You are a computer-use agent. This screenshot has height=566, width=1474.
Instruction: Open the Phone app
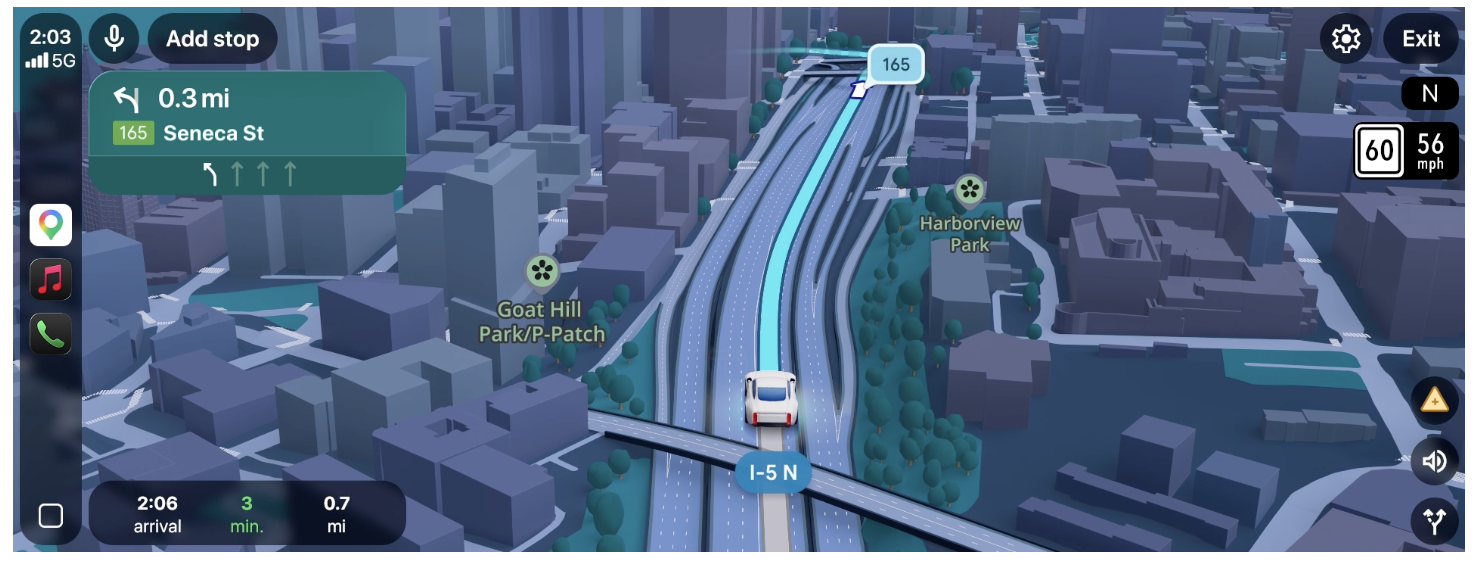coord(51,334)
